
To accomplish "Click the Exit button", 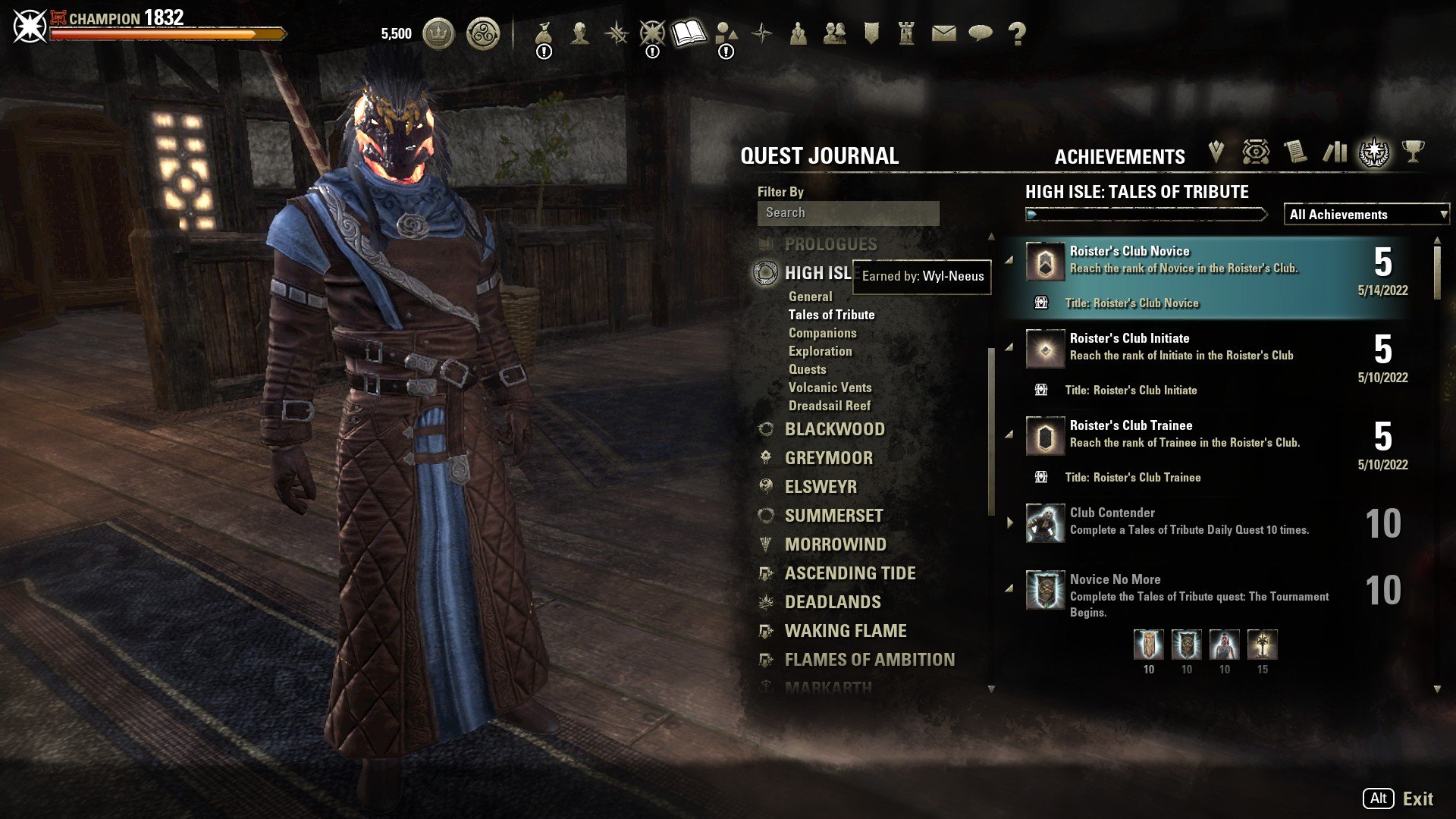I will (x=1417, y=799).
